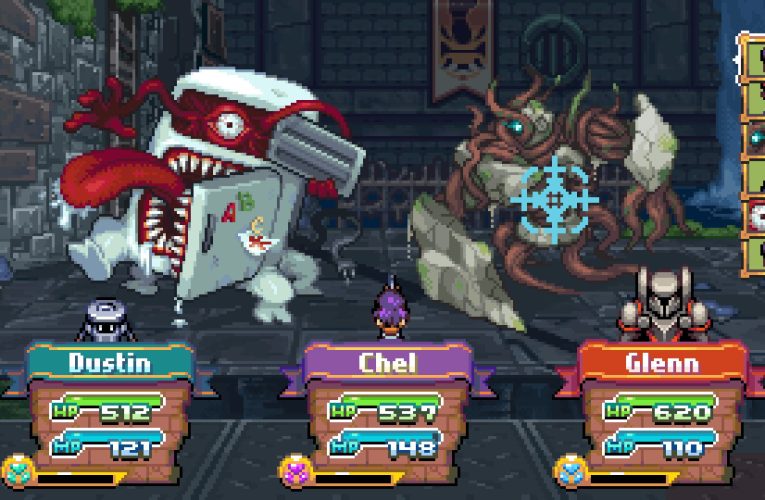Select Glenn's red name banner
The height and width of the screenshot is (500, 765).
[x=662, y=362]
